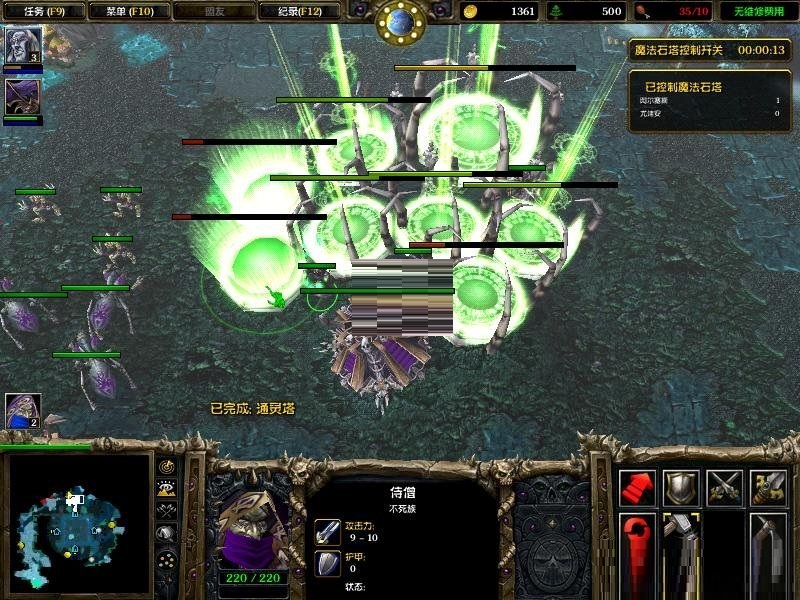Toggle minimap terrain display button
The height and width of the screenshot is (600, 800).
pyautogui.click(x=167, y=489)
